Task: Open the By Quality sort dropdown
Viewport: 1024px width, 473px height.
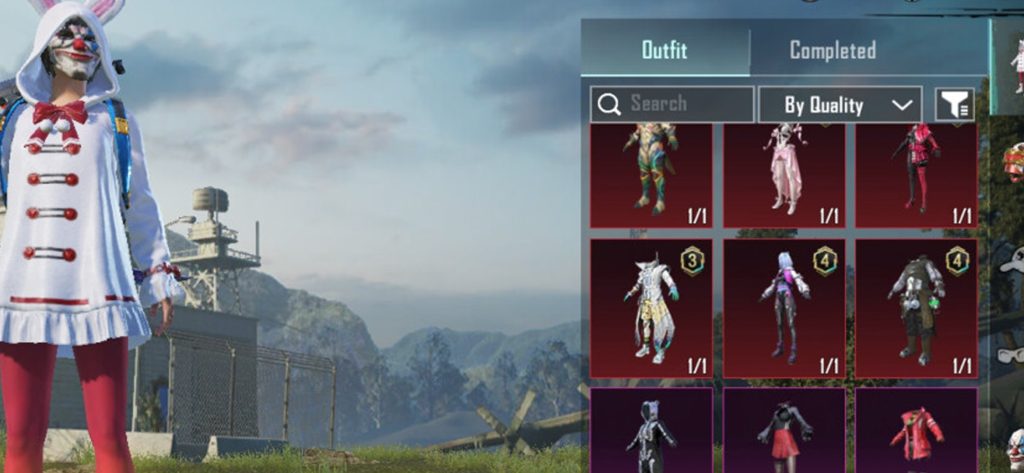Action: coord(839,104)
